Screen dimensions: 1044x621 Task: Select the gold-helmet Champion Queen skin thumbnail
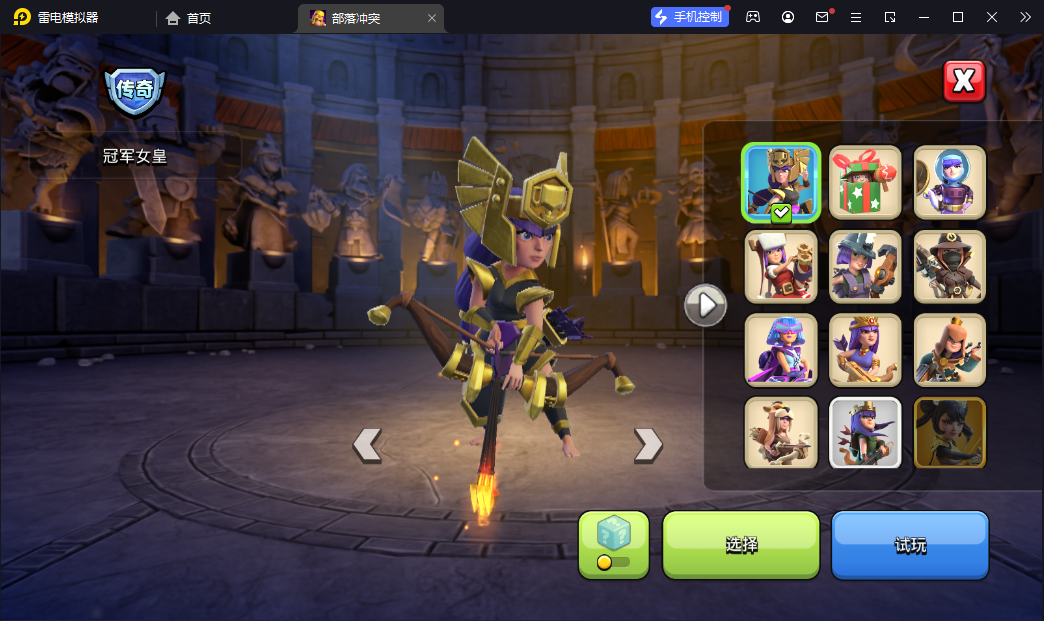pyautogui.click(x=781, y=182)
